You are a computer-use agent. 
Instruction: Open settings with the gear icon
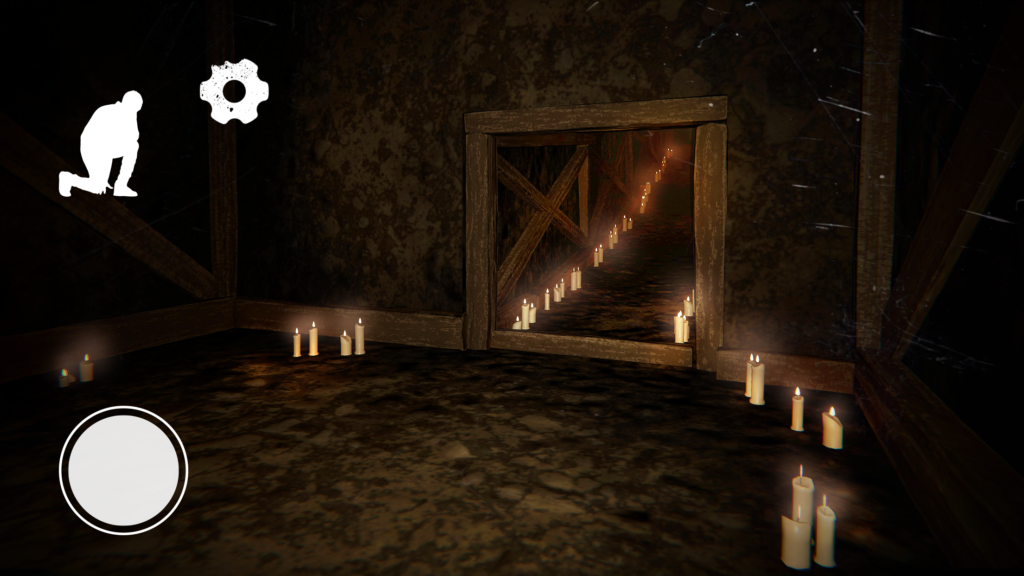[235, 92]
